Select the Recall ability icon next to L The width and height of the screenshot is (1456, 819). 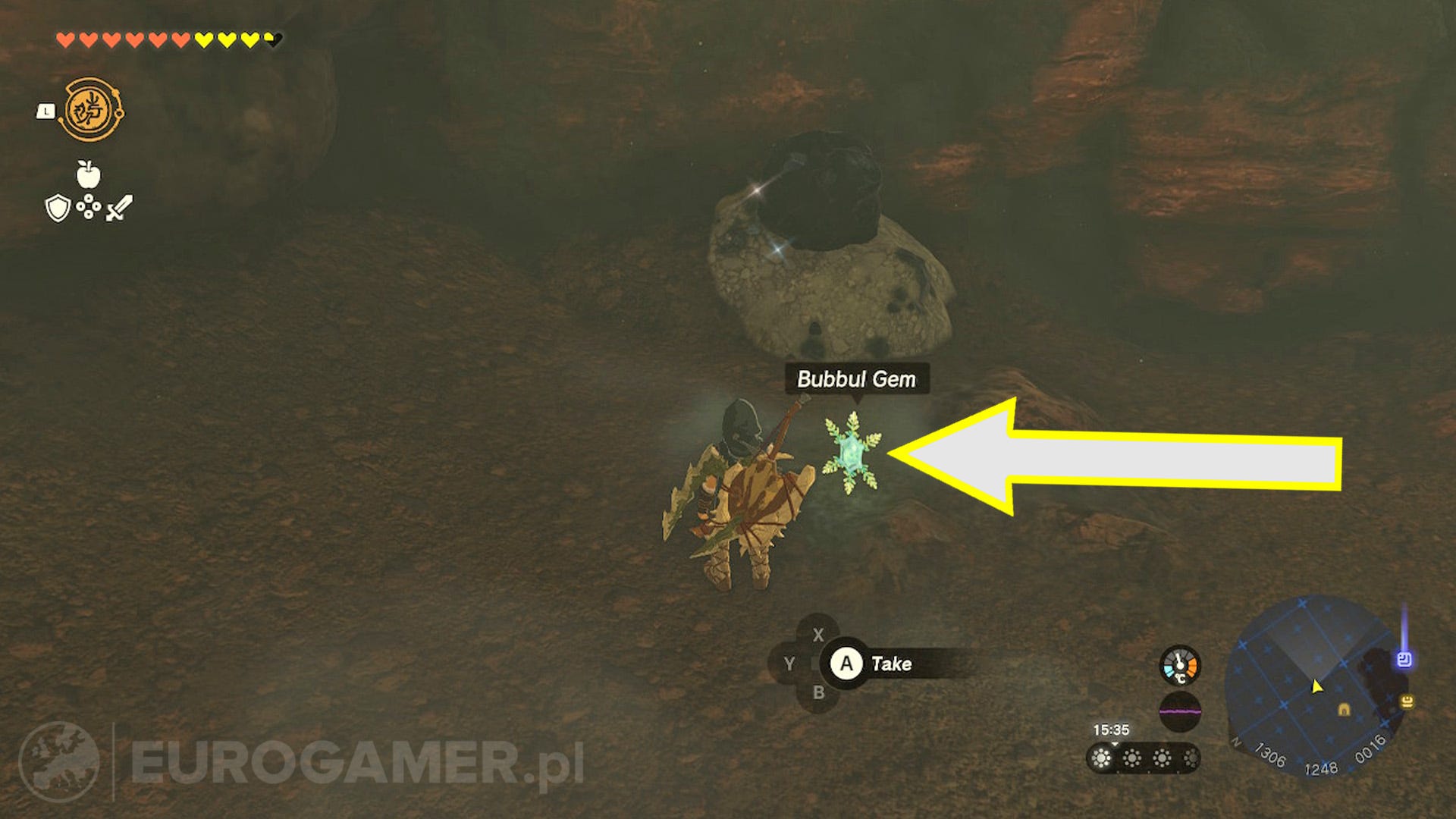pyautogui.click(x=90, y=110)
